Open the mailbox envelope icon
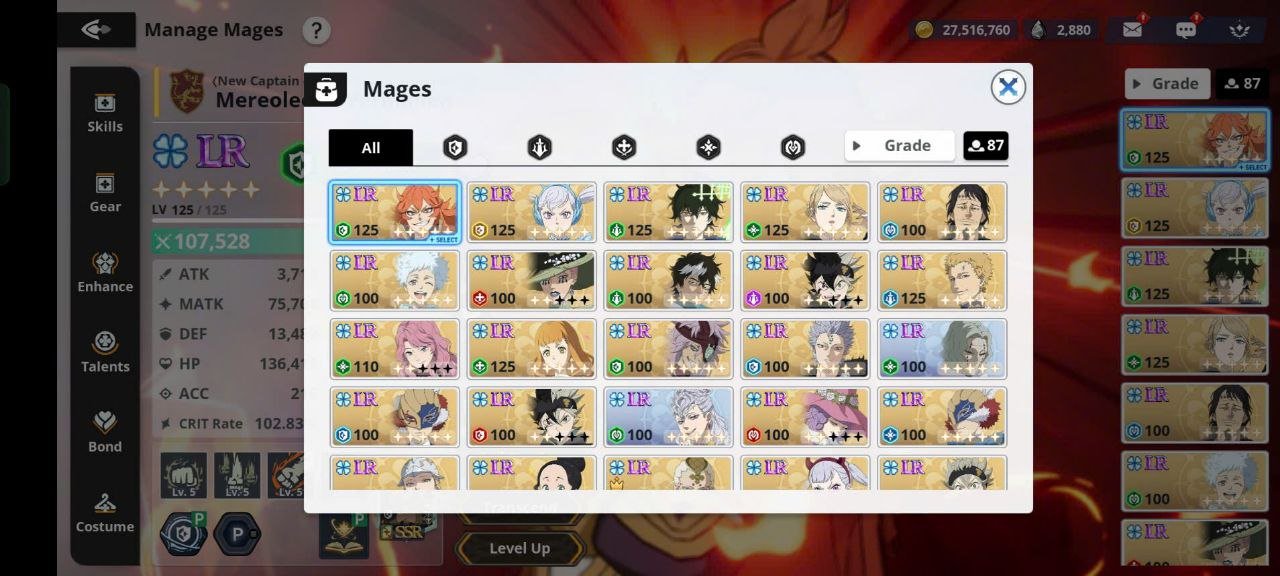The image size is (1280, 576). click(1132, 30)
